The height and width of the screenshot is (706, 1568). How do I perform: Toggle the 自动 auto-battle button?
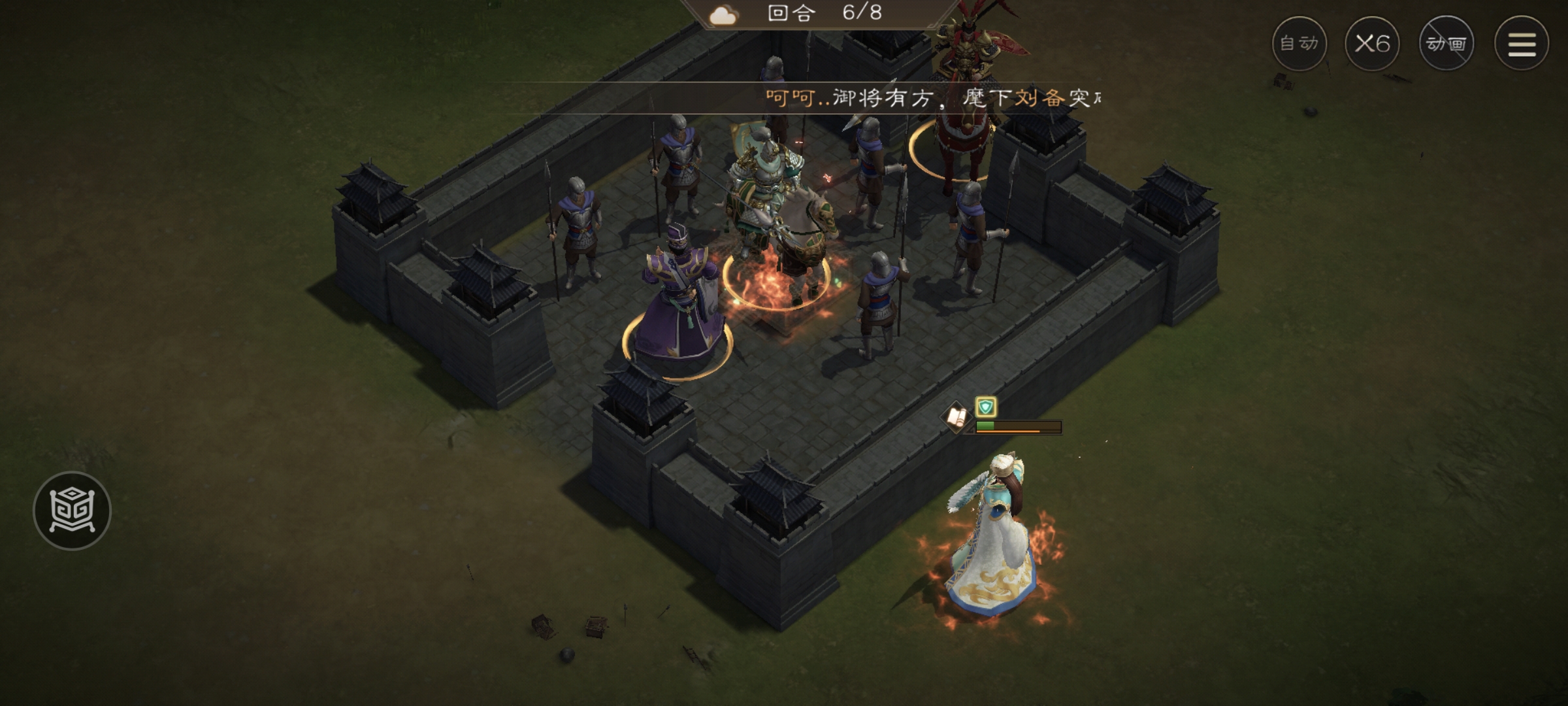(x=1299, y=44)
